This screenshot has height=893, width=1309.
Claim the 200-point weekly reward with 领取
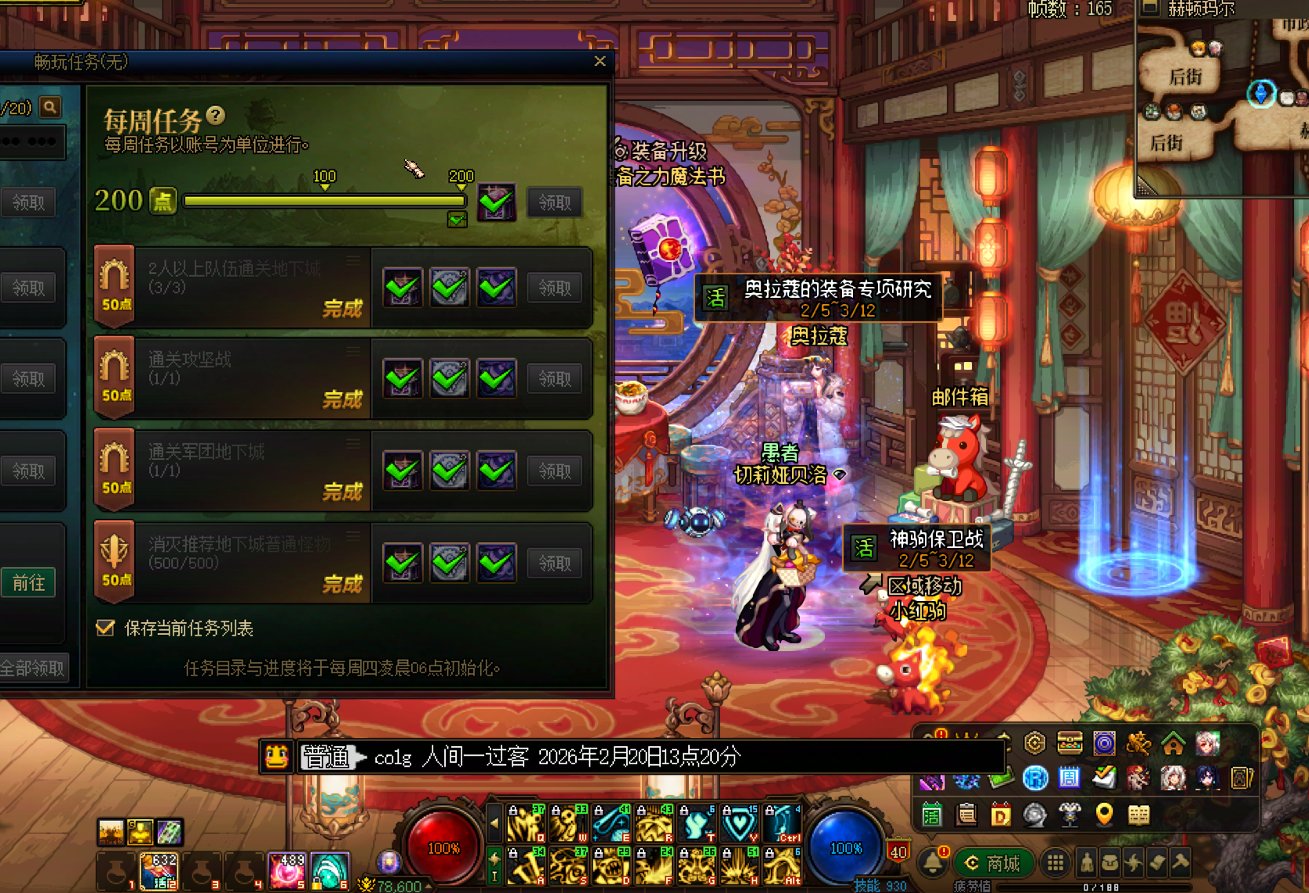coord(554,202)
